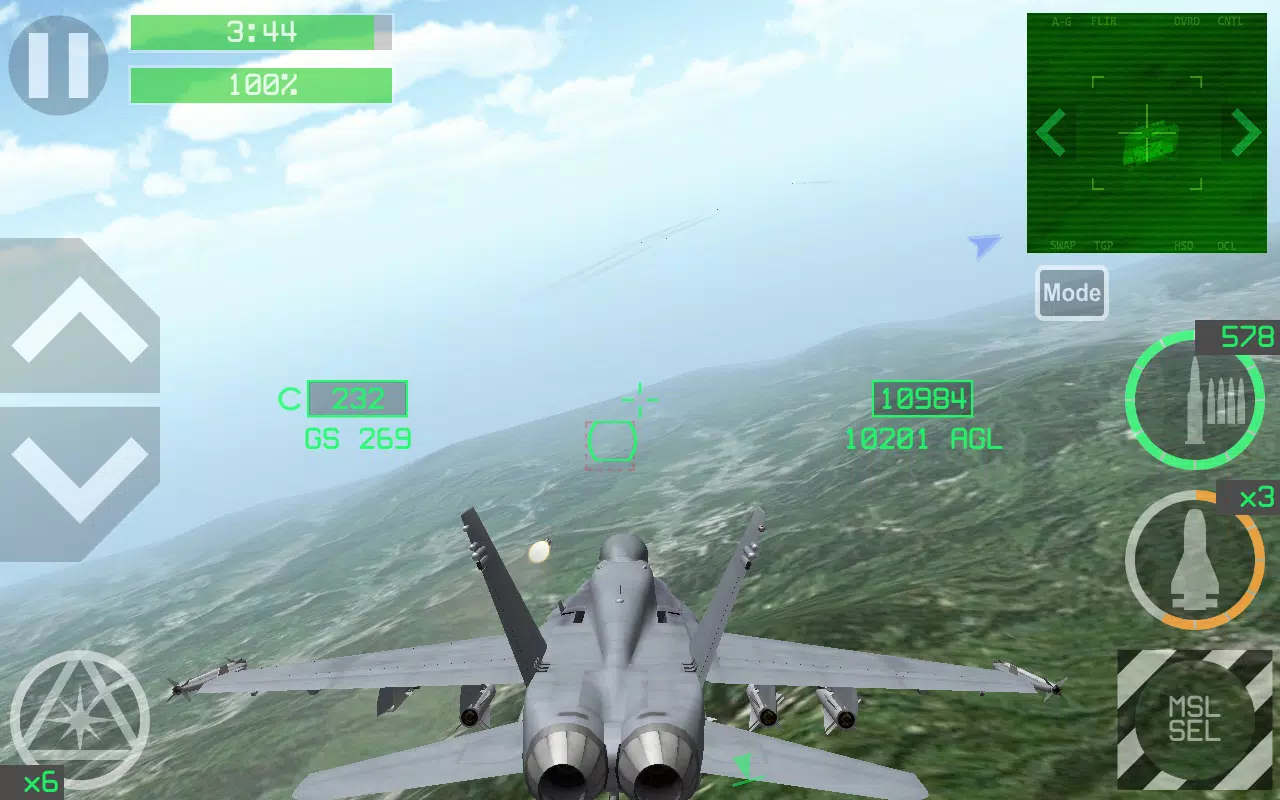
Task: Cycle targets with the left MFD chevron
Action: [x=1050, y=133]
